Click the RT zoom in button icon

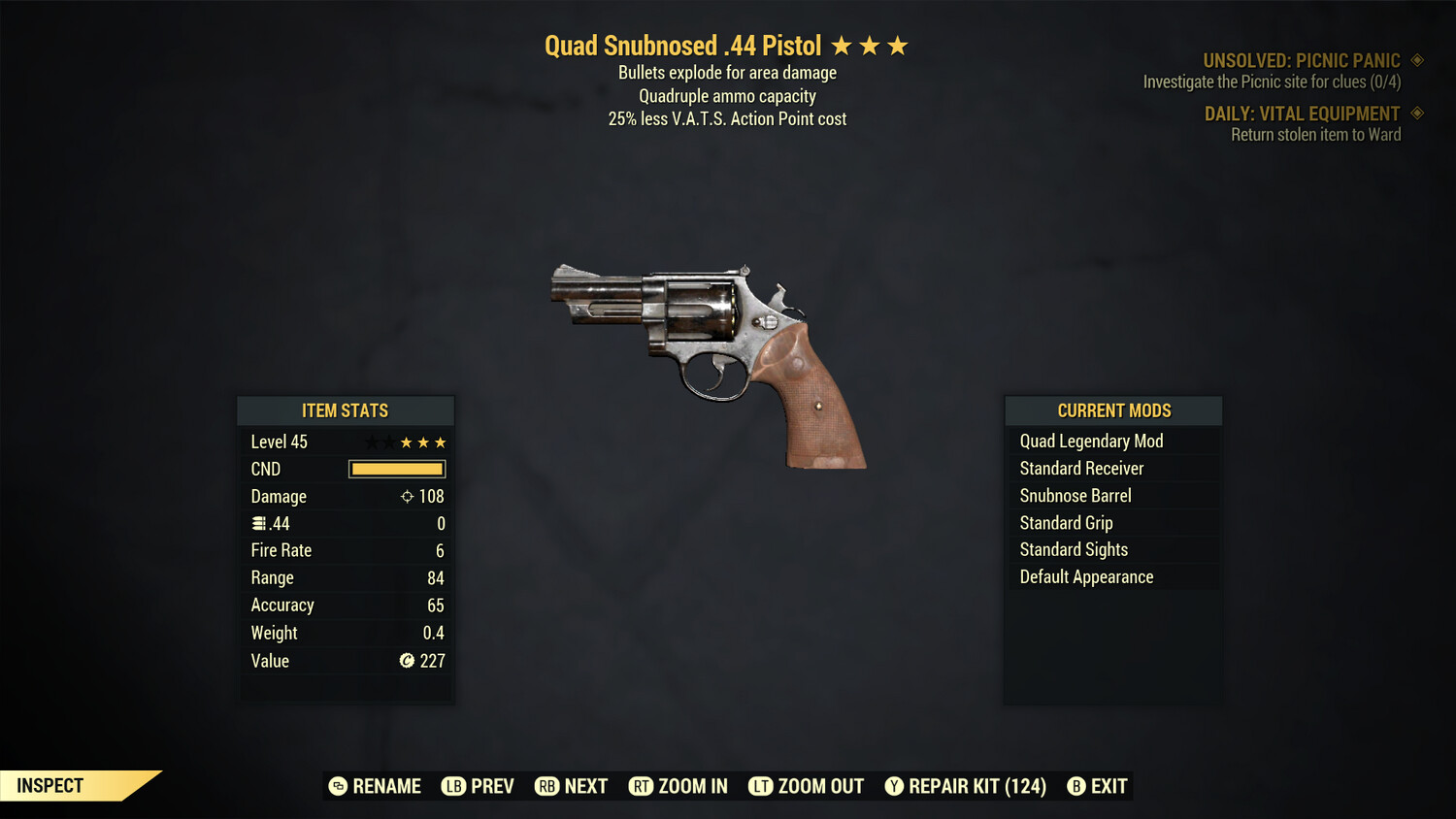click(642, 786)
